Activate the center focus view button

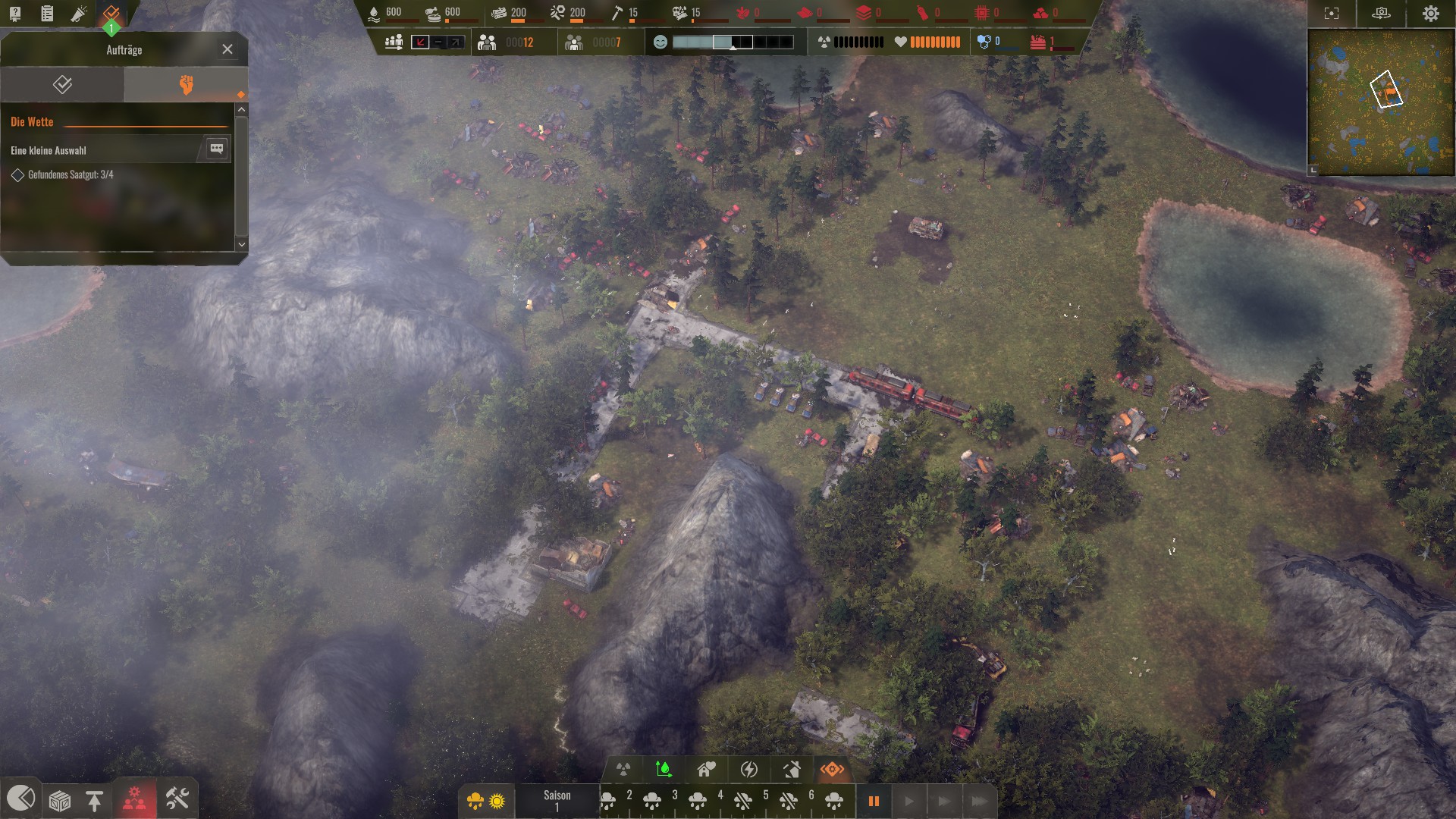pyautogui.click(x=1331, y=14)
